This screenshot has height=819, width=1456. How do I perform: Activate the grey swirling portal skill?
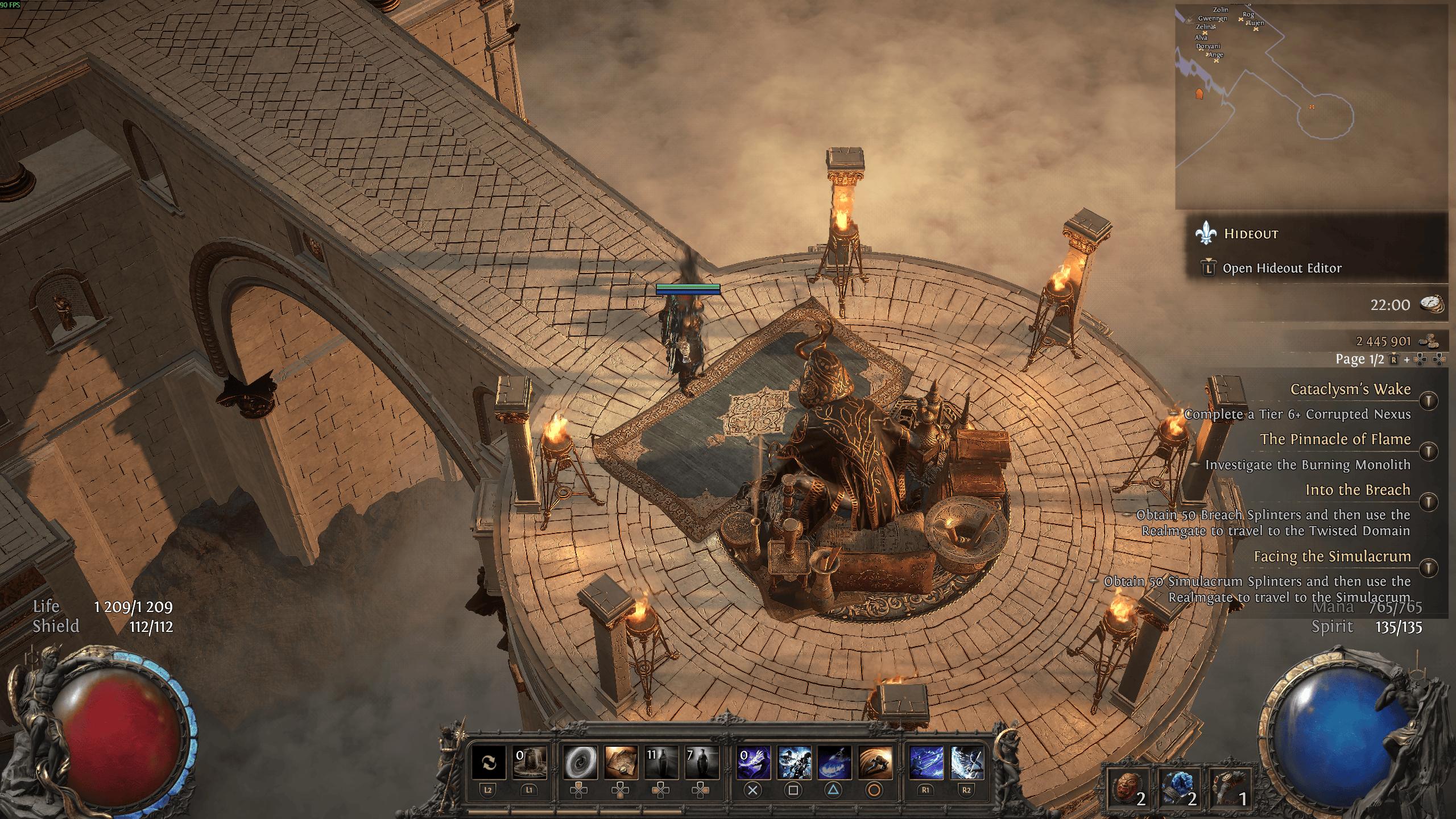(580, 763)
